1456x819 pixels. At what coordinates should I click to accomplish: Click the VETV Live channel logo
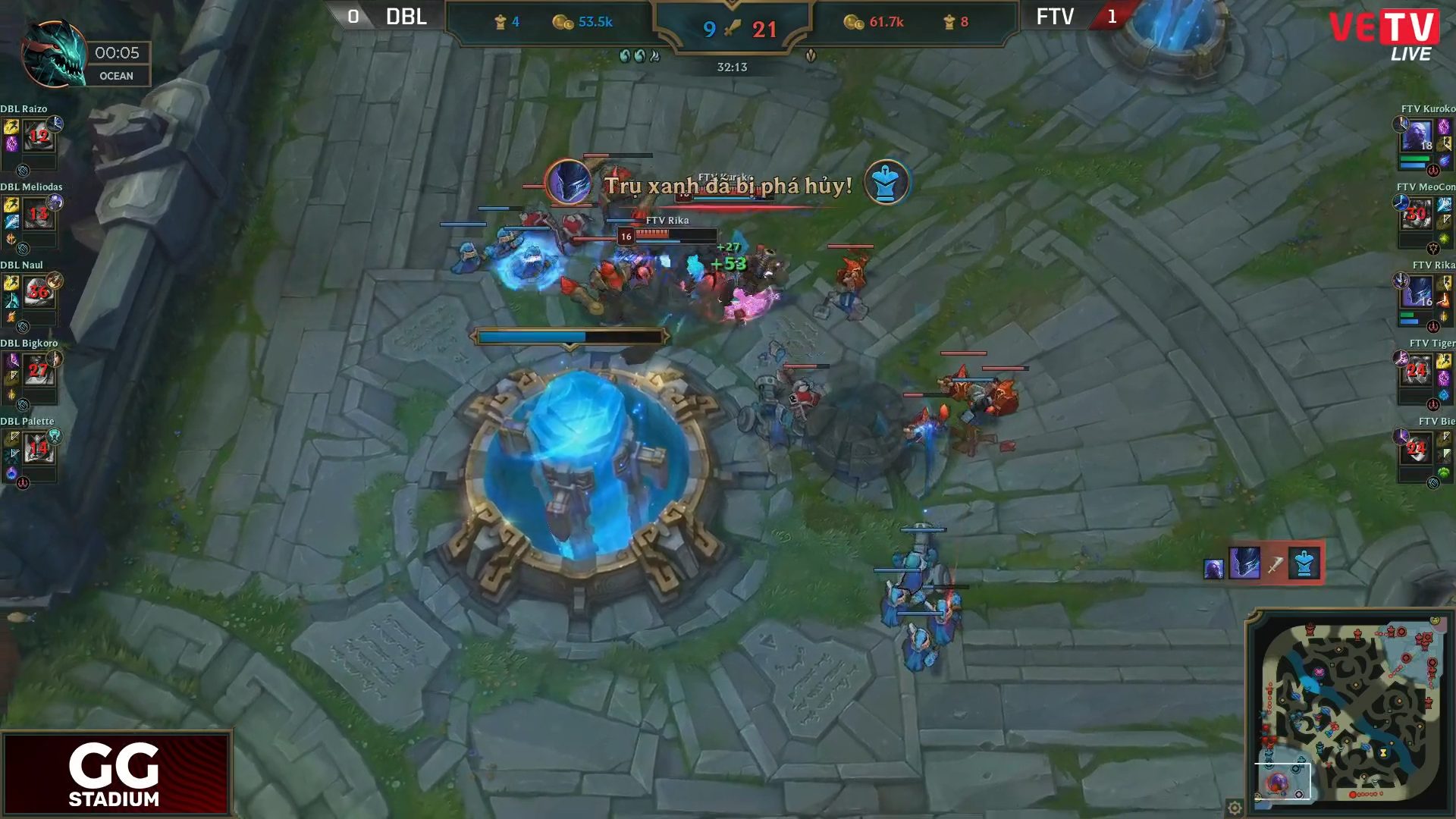coord(1385,34)
